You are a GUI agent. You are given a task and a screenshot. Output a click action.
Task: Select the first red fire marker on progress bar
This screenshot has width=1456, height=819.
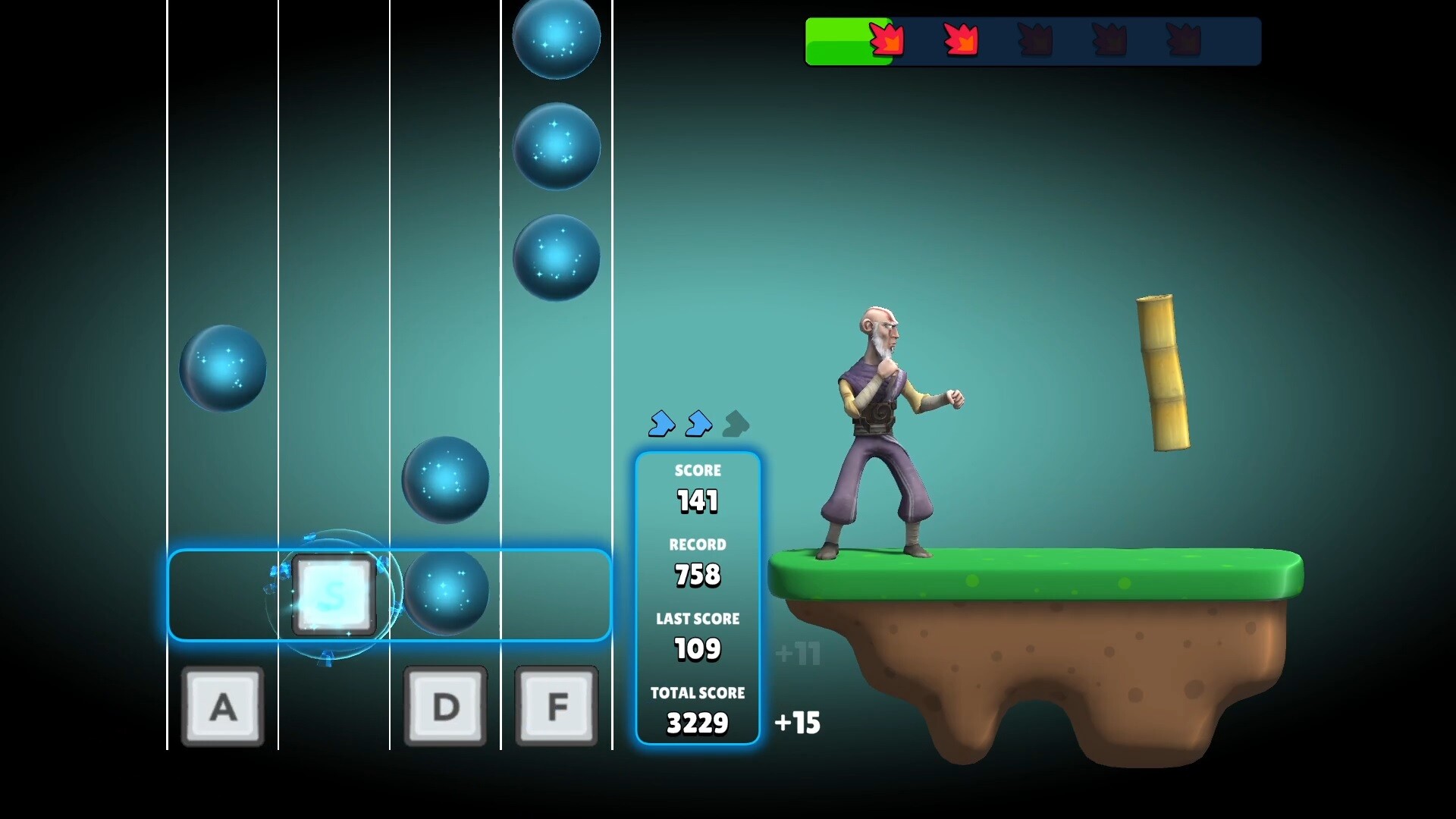coord(888,39)
